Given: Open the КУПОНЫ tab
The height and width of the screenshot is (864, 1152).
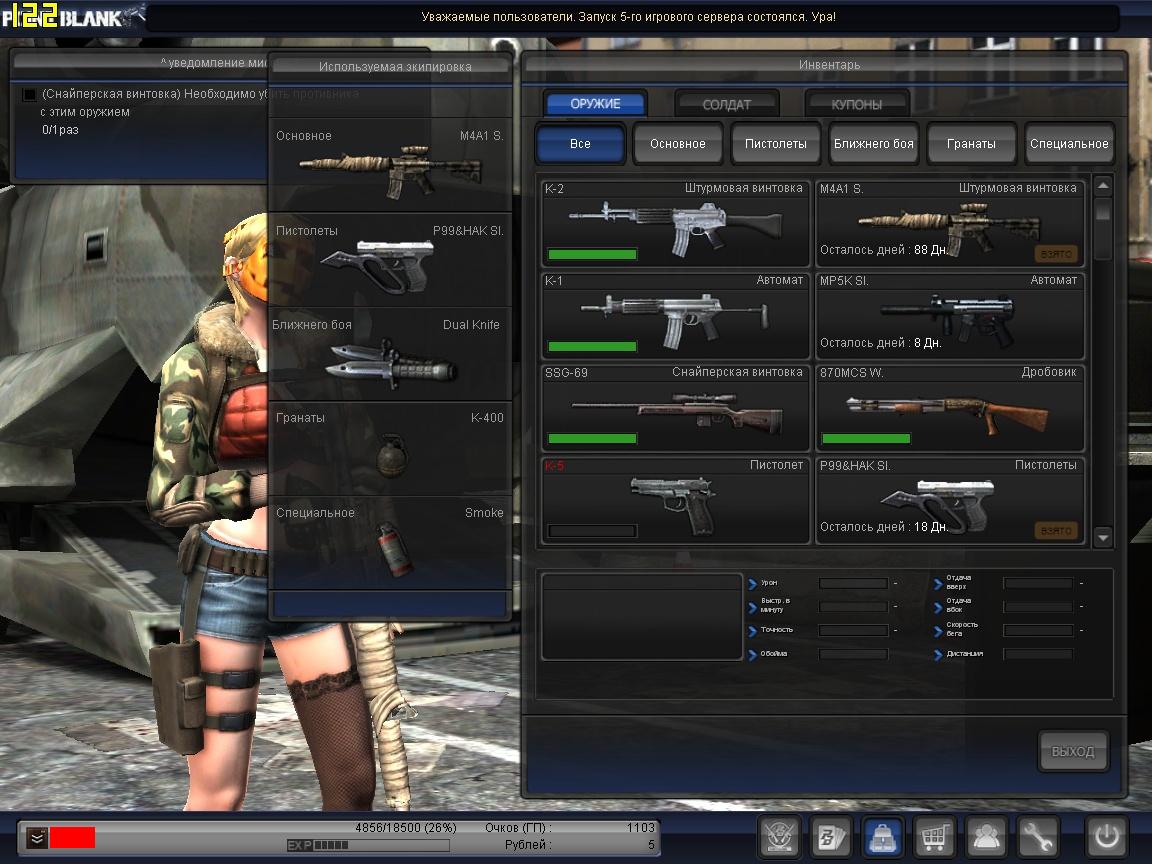Looking at the screenshot, I should point(857,104).
